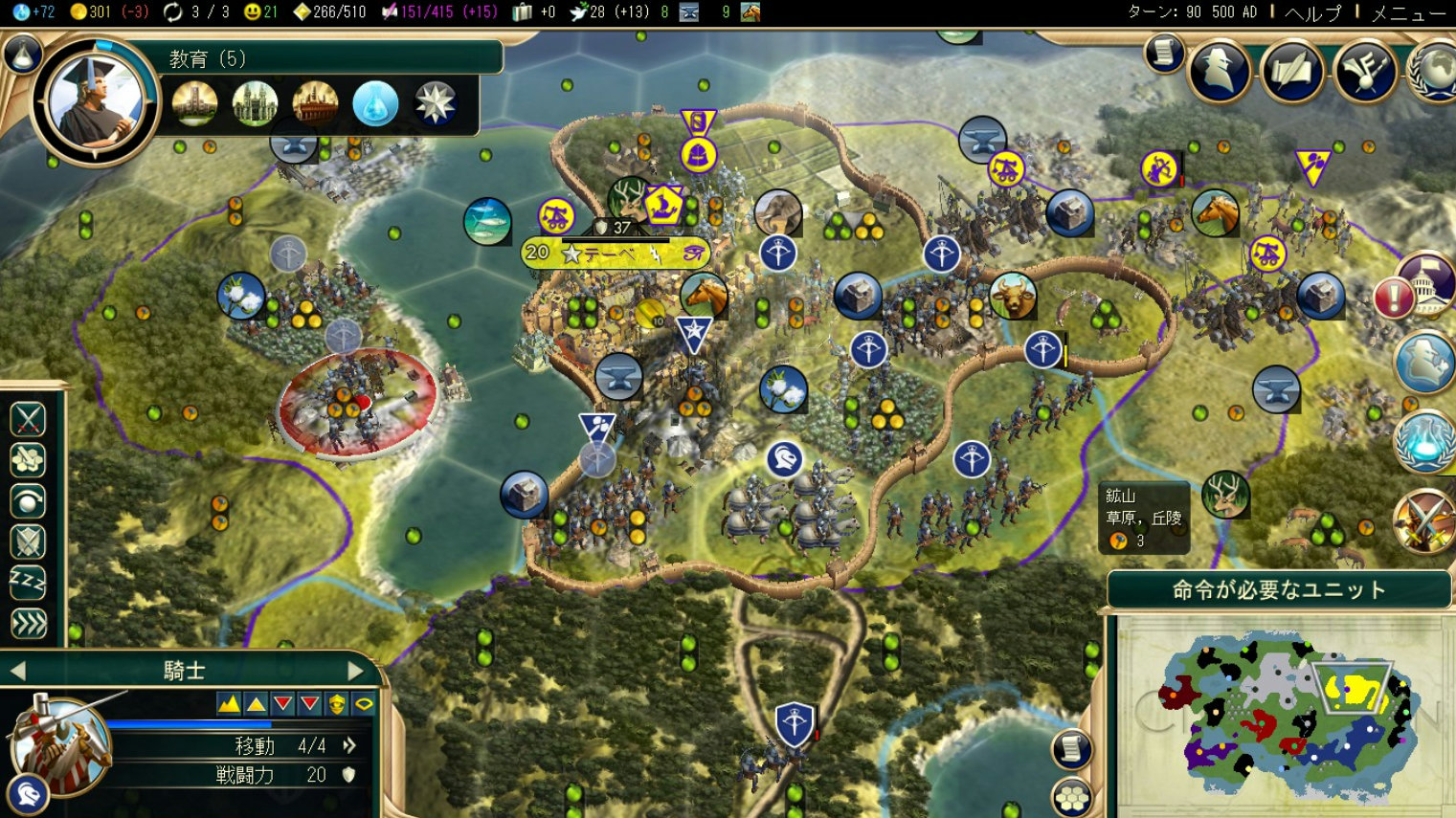This screenshot has width=1456, height=818.
Task: Select the pillage action for the knight
Action: coord(27,460)
